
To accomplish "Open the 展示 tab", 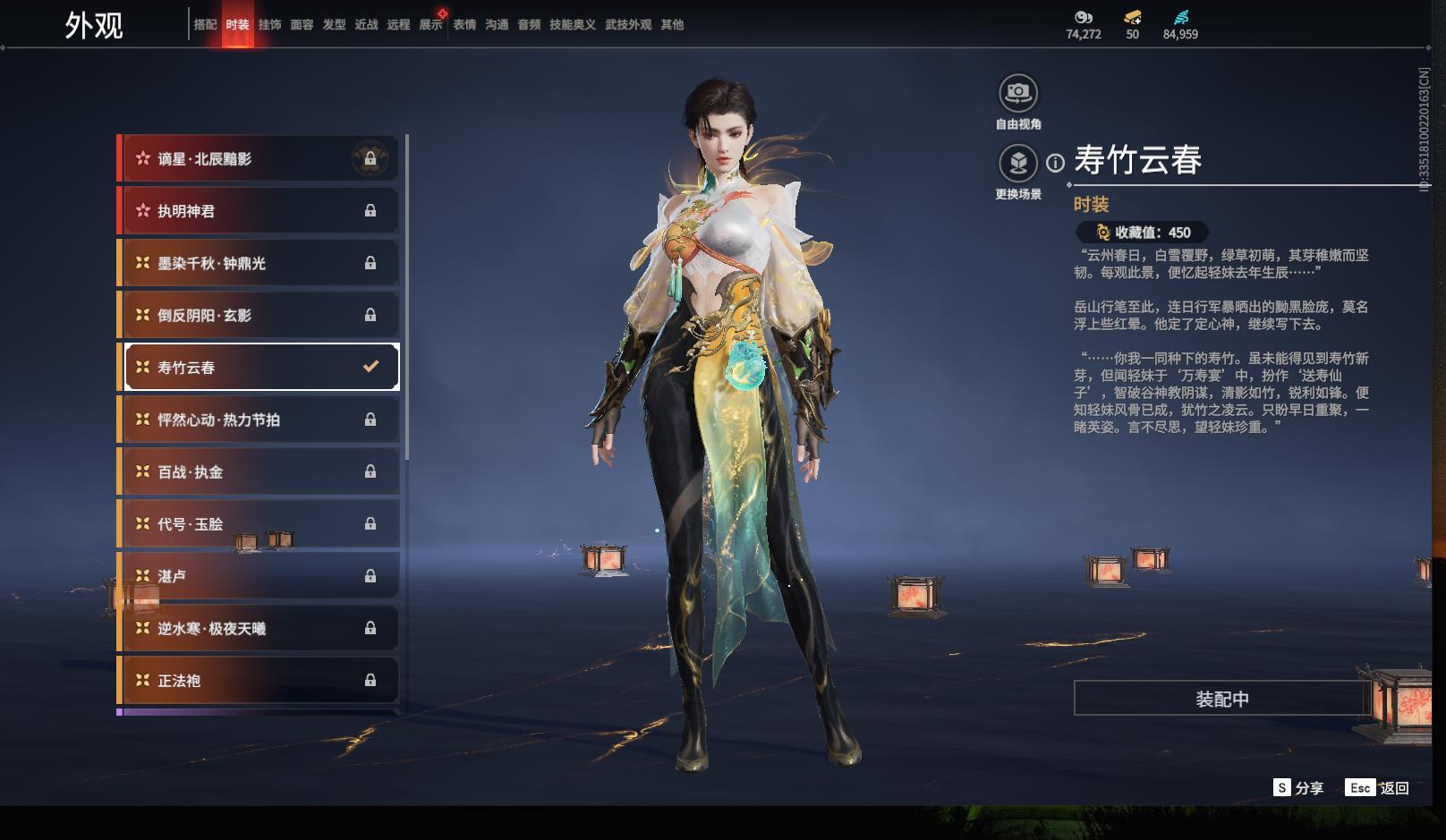I will coord(430,25).
